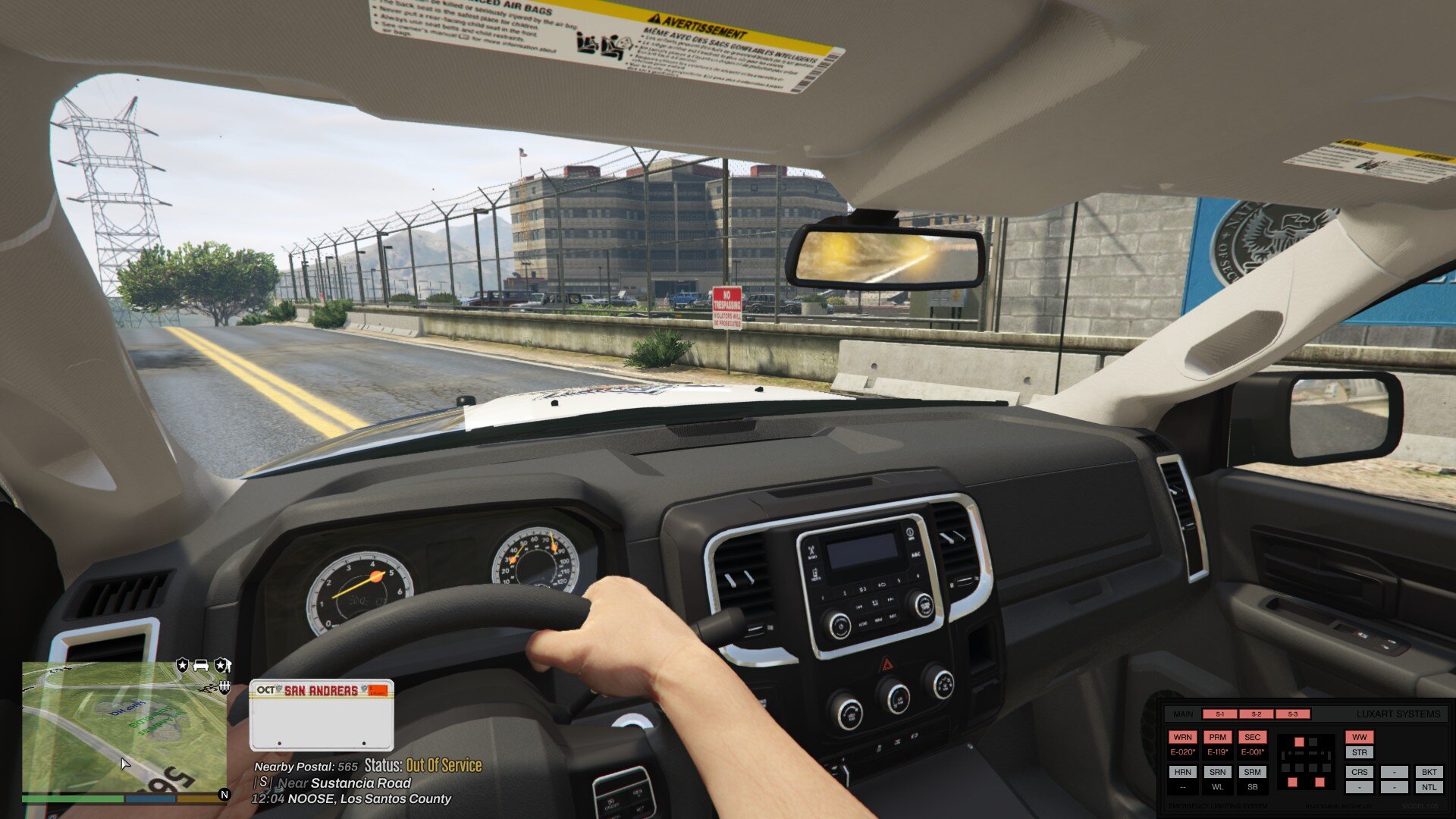Click the white car icon above minimap

[201, 665]
